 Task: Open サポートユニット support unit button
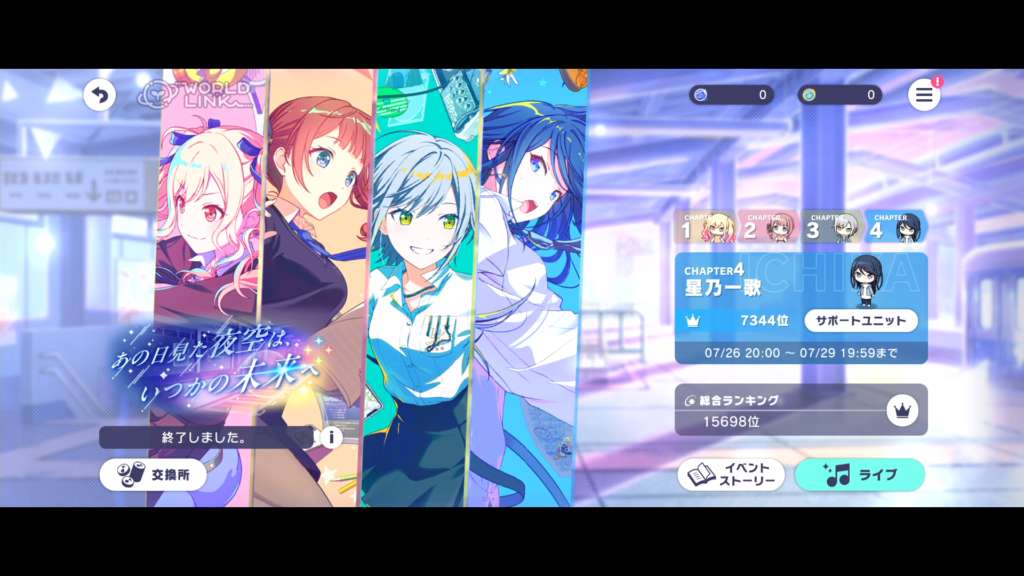[x=861, y=320]
